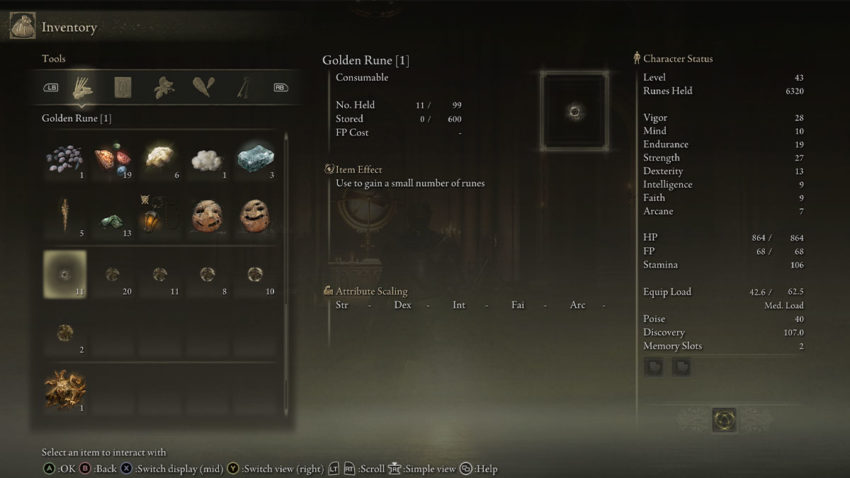Open the feather-shaped category tab

point(204,87)
